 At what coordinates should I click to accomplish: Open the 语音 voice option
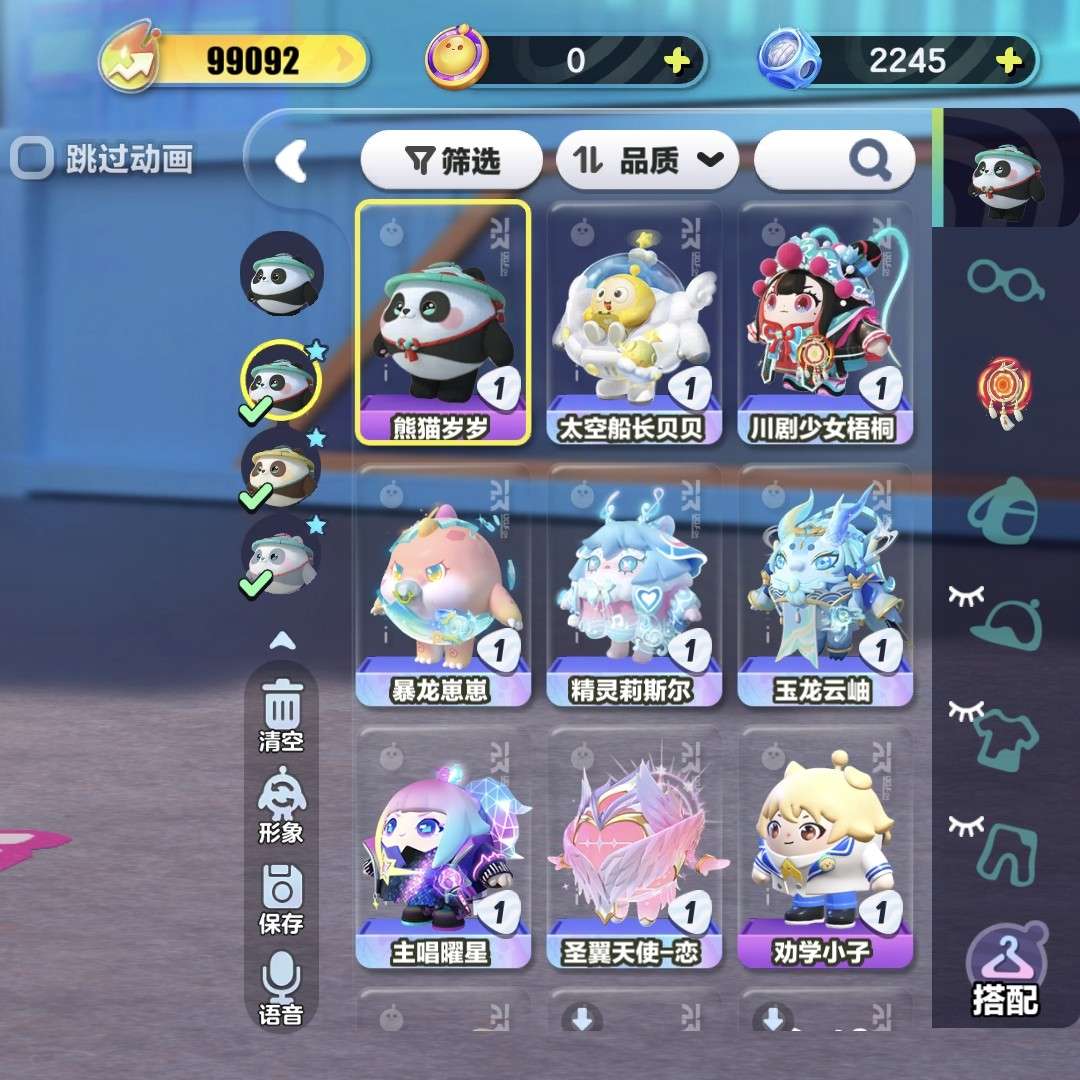(282, 988)
